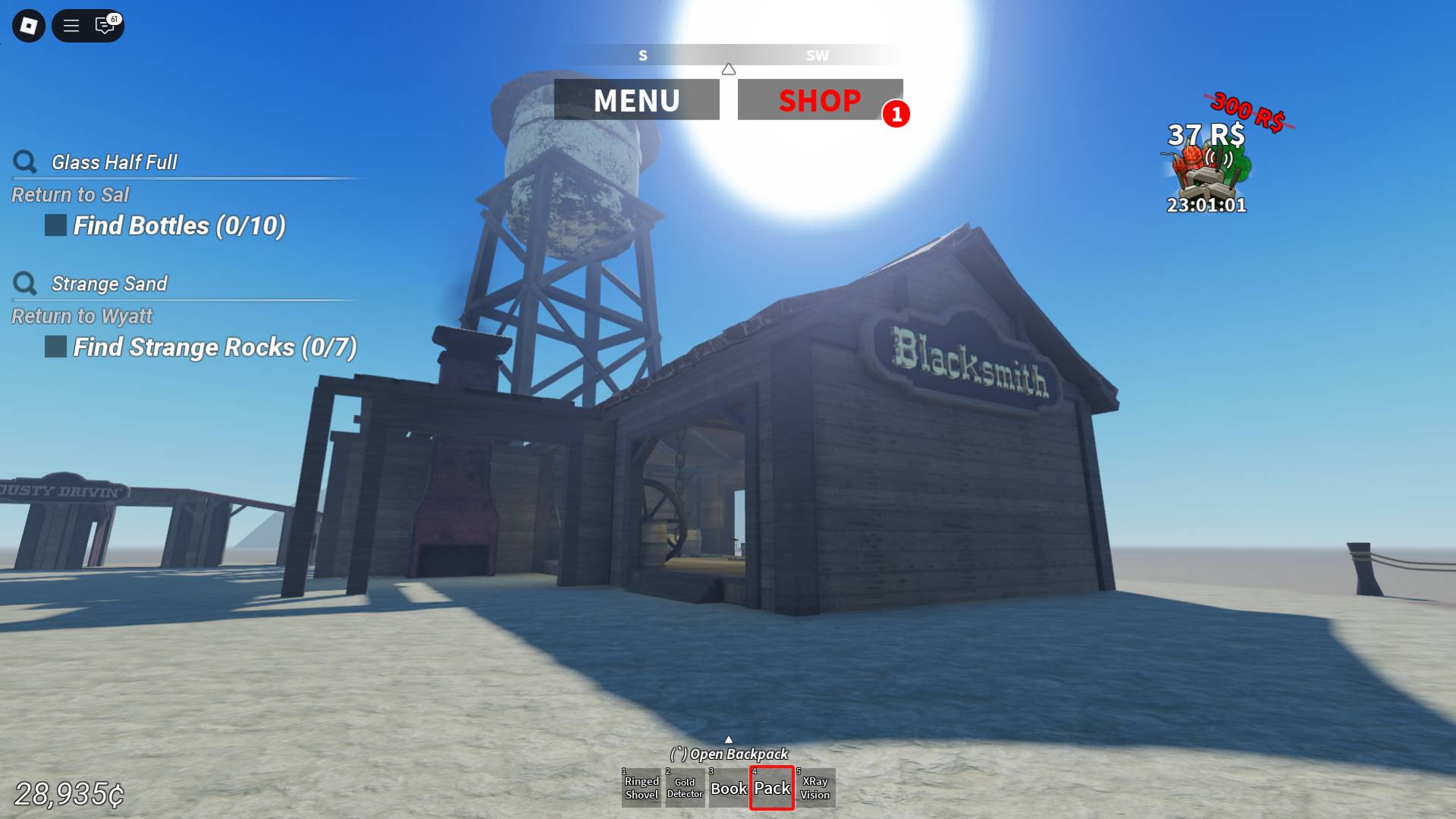
Task: Check the Find Bottles quest checkbox
Action: [x=54, y=225]
